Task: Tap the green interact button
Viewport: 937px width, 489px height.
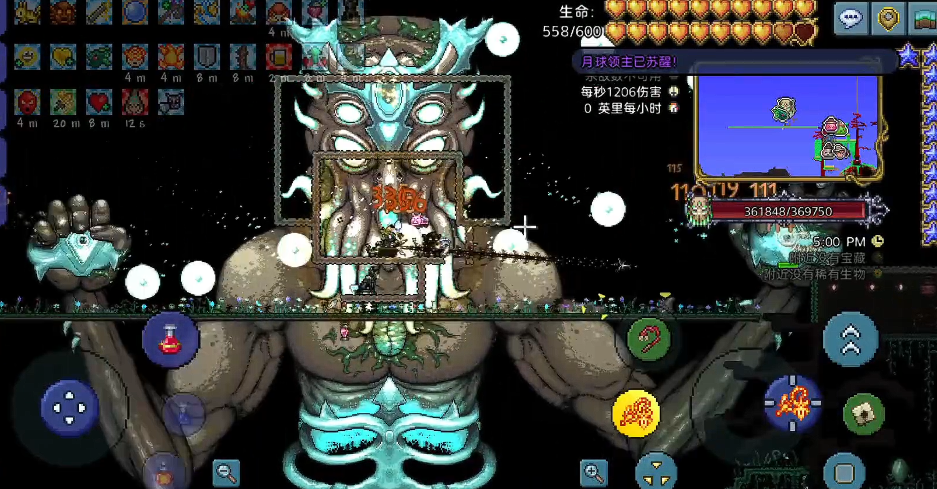Action: 863,413
